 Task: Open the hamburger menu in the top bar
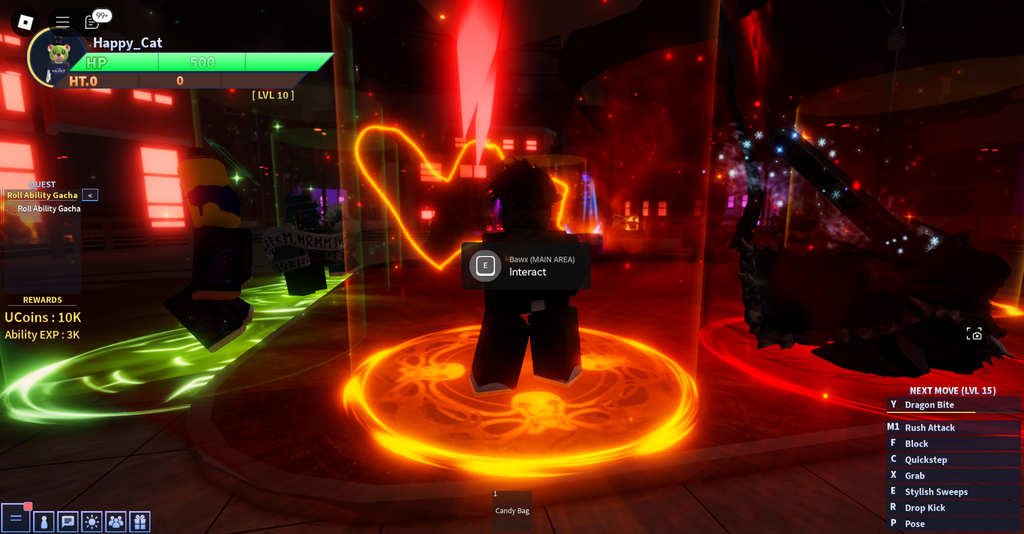coord(62,21)
